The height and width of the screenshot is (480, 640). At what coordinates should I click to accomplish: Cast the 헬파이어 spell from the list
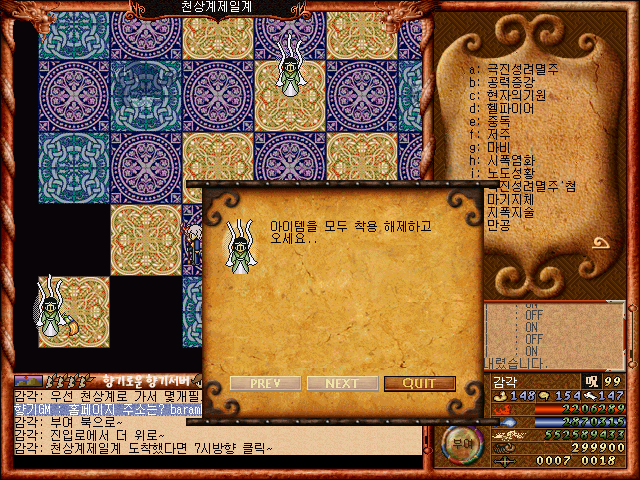point(513,107)
